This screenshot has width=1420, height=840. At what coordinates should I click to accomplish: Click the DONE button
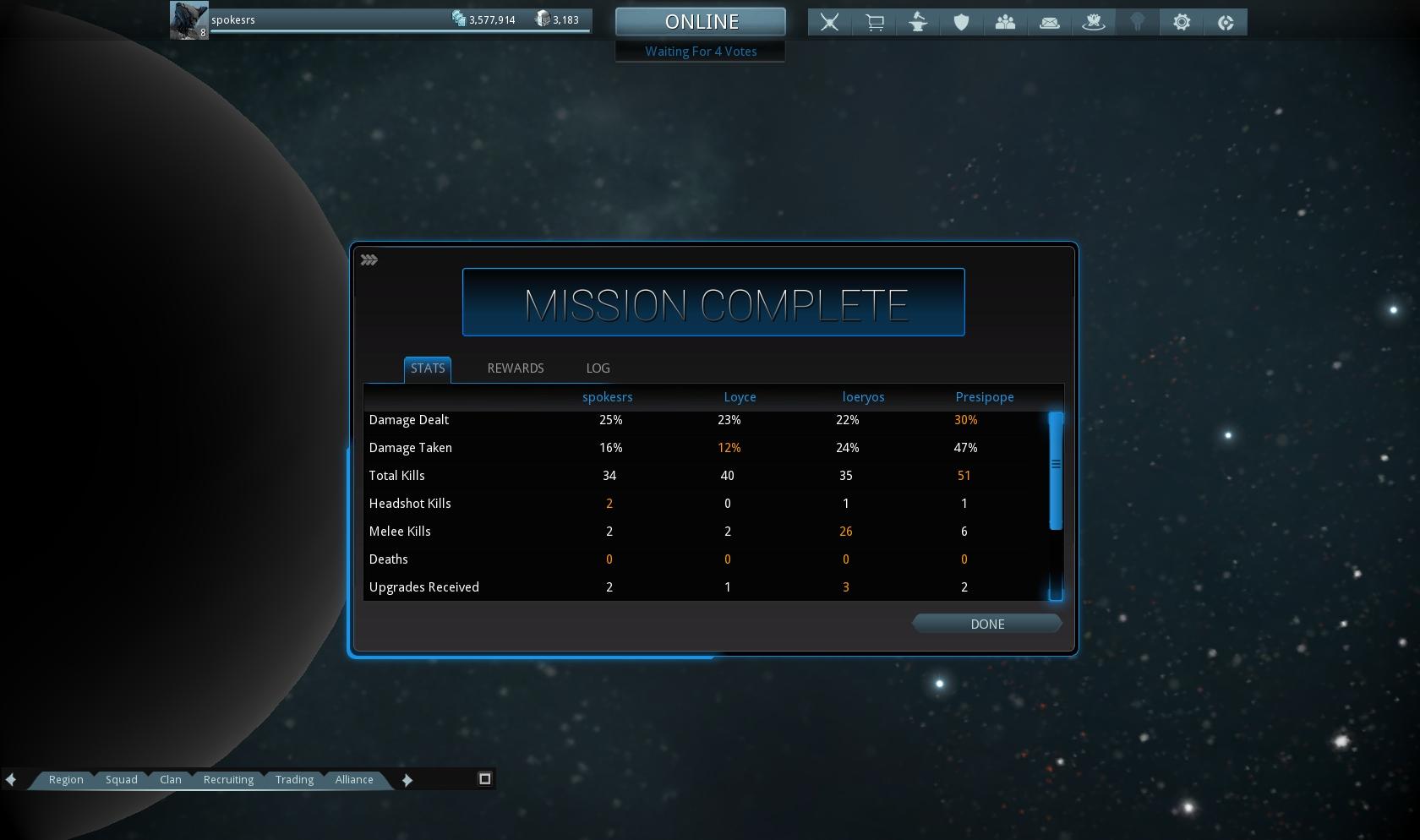pyautogui.click(x=986, y=624)
